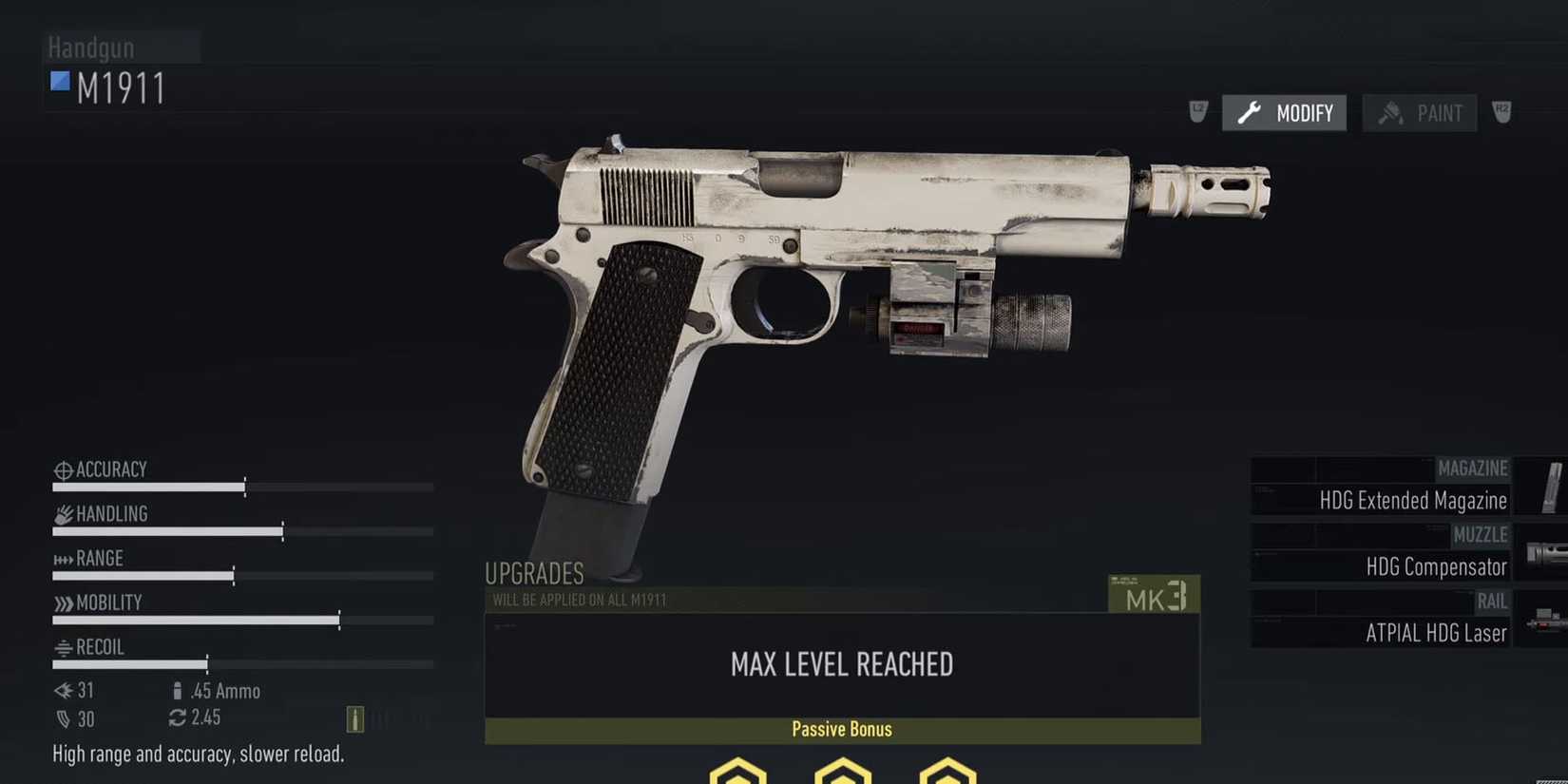This screenshot has height=784, width=1568.
Task: Click the Accuracy crosshair icon
Action: click(x=62, y=468)
